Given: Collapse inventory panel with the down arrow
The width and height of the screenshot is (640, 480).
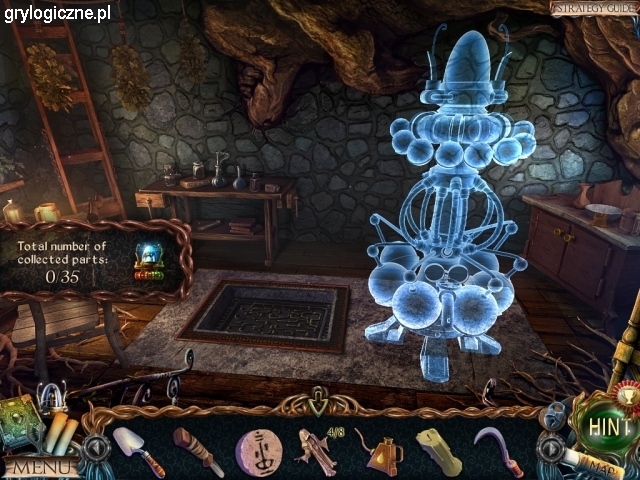Looking at the screenshot, I should (x=318, y=407).
